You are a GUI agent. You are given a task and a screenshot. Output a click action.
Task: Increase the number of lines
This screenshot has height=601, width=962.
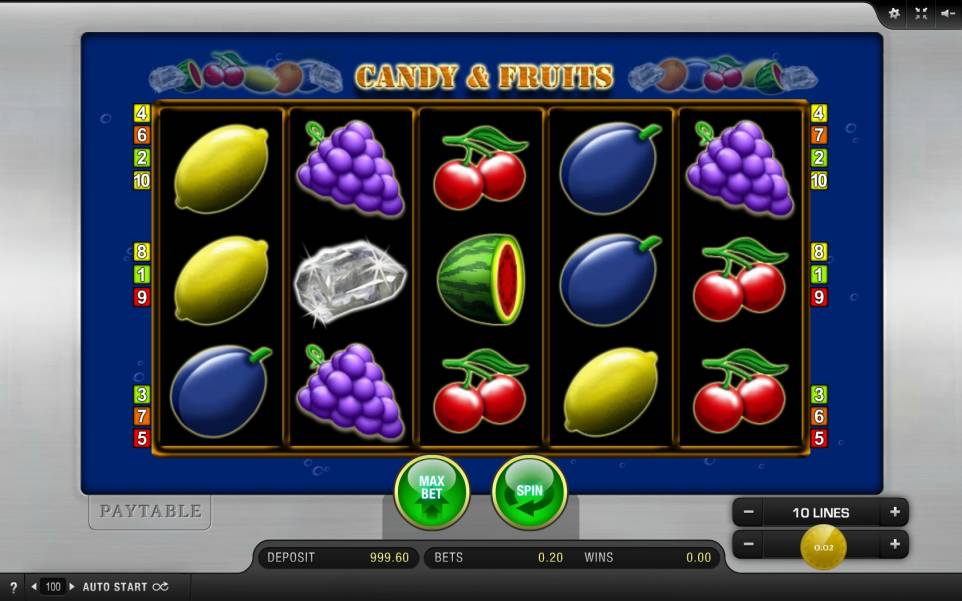point(894,512)
